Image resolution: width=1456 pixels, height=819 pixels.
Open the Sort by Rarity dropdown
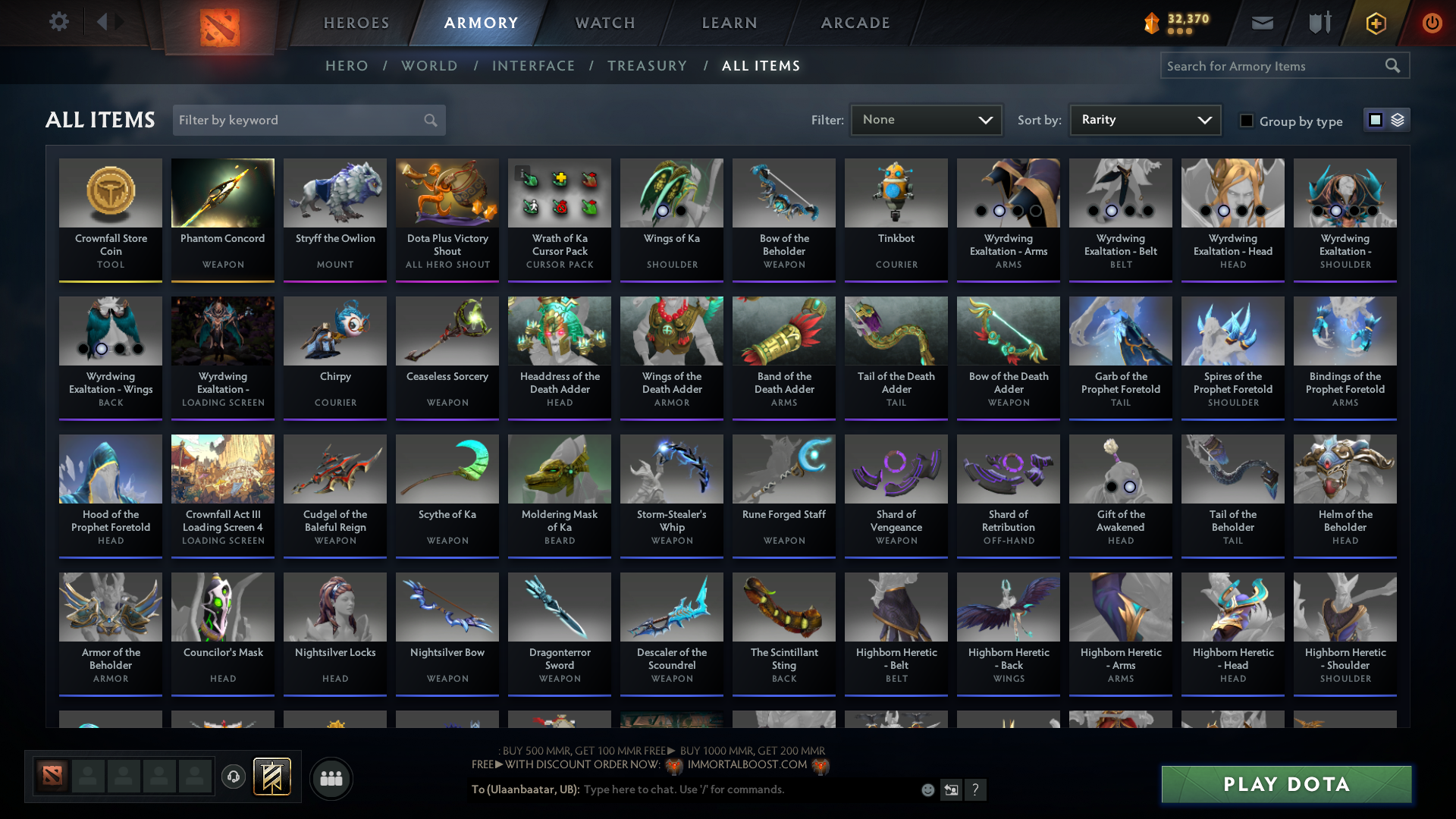[1144, 119]
